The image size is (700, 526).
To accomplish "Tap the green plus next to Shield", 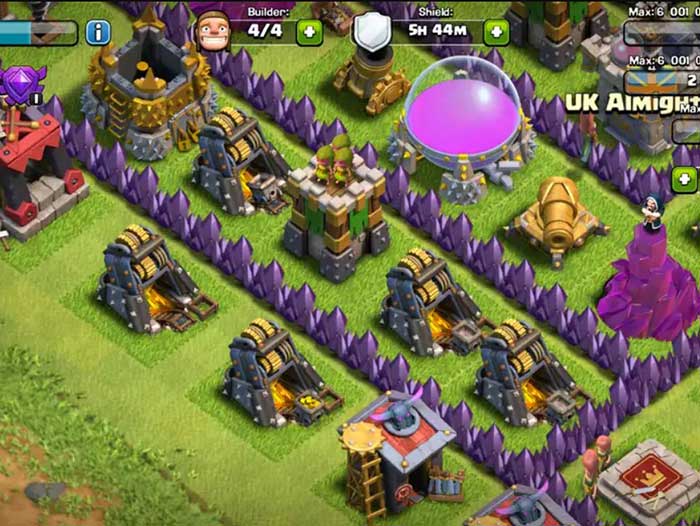I will click(x=496, y=32).
